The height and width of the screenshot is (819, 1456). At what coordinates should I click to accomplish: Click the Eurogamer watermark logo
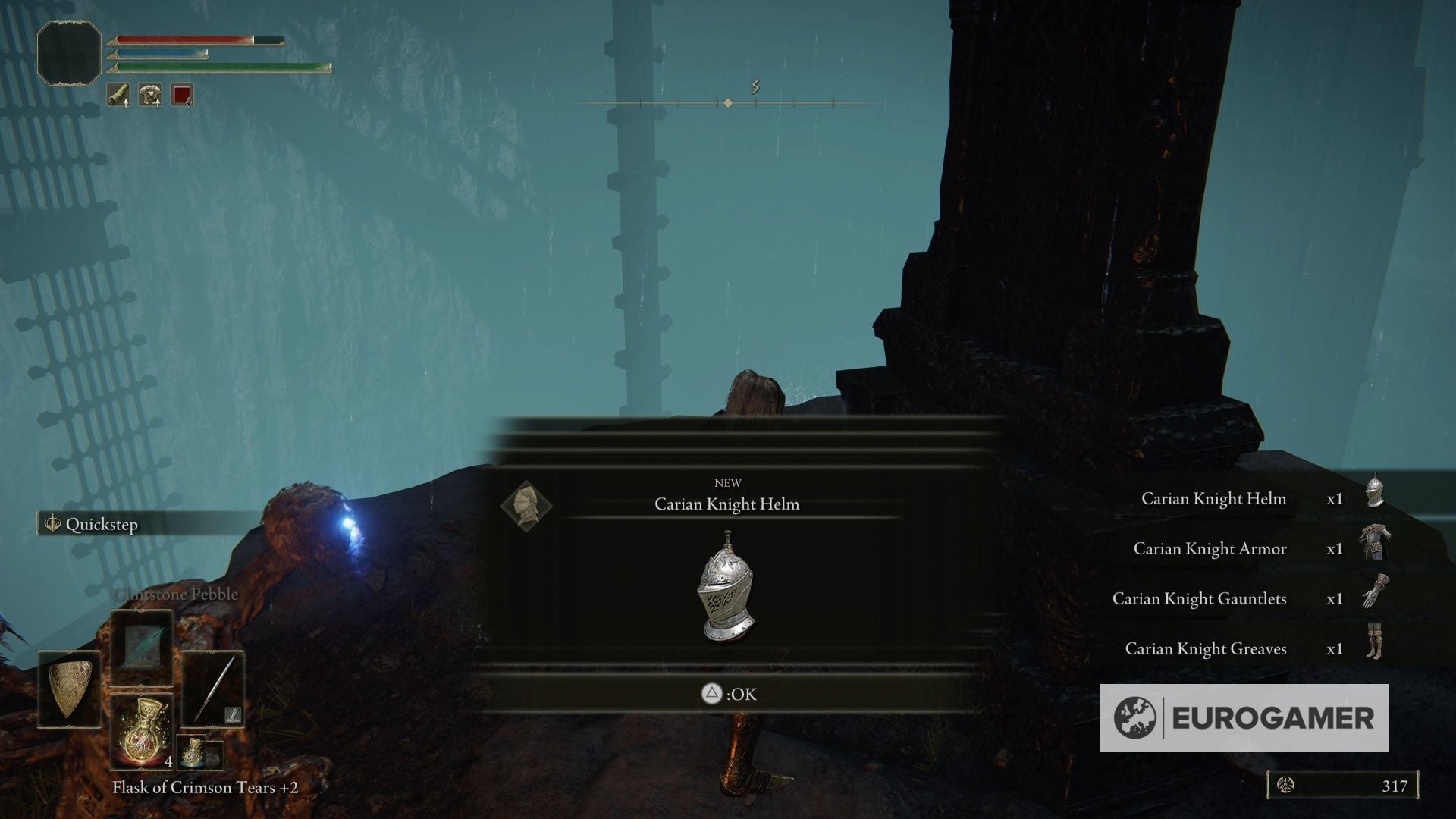1244,718
